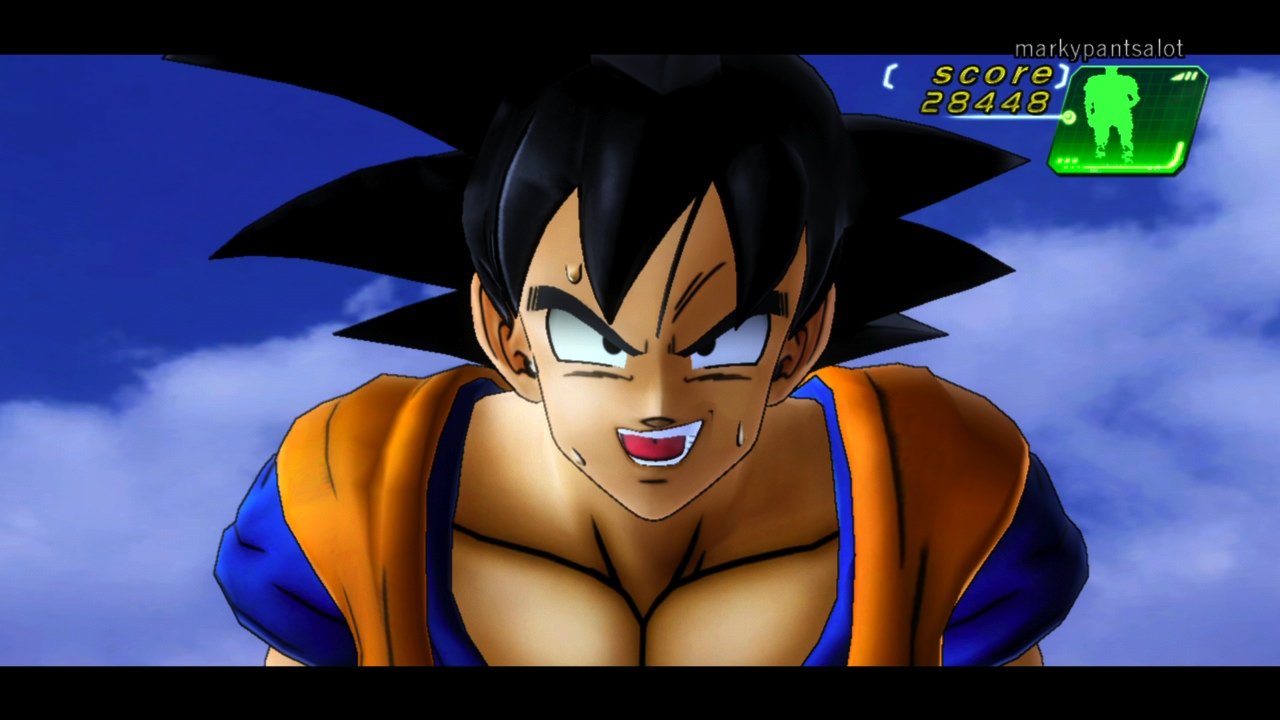Click the username markypantsalot link
Screen dimensions: 1280x720
(x=1098, y=46)
